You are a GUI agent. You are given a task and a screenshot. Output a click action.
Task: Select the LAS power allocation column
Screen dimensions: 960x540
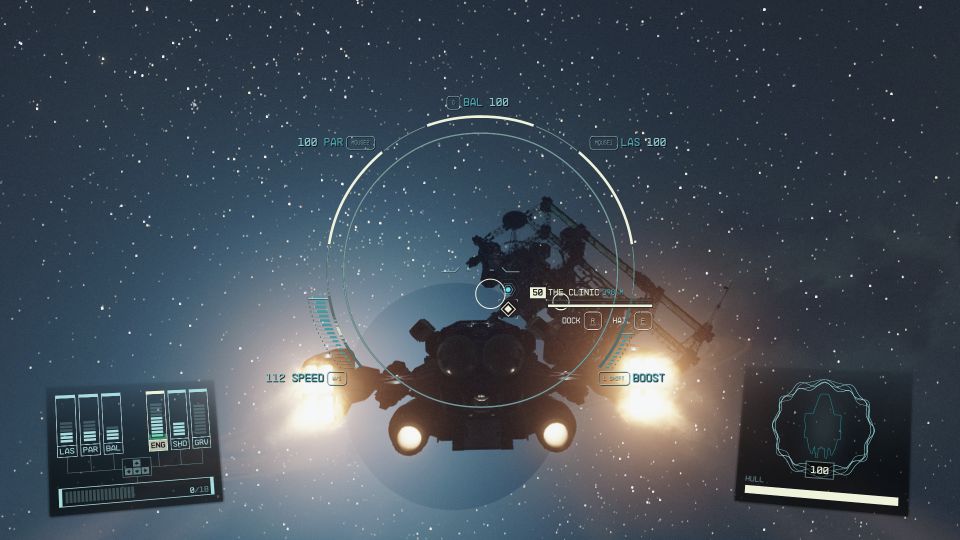click(66, 426)
